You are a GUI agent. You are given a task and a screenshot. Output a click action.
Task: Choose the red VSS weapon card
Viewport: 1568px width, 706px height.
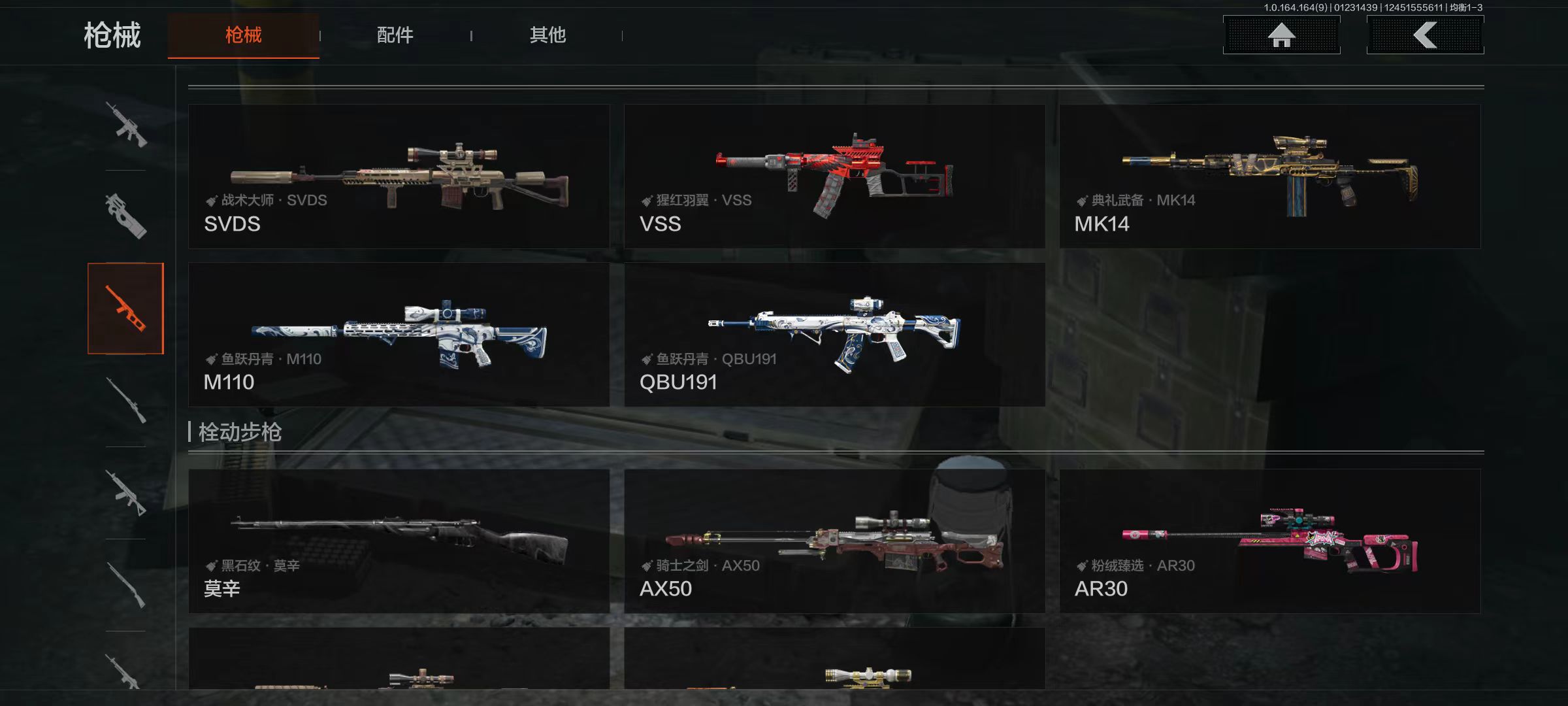(x=834, y=176)
